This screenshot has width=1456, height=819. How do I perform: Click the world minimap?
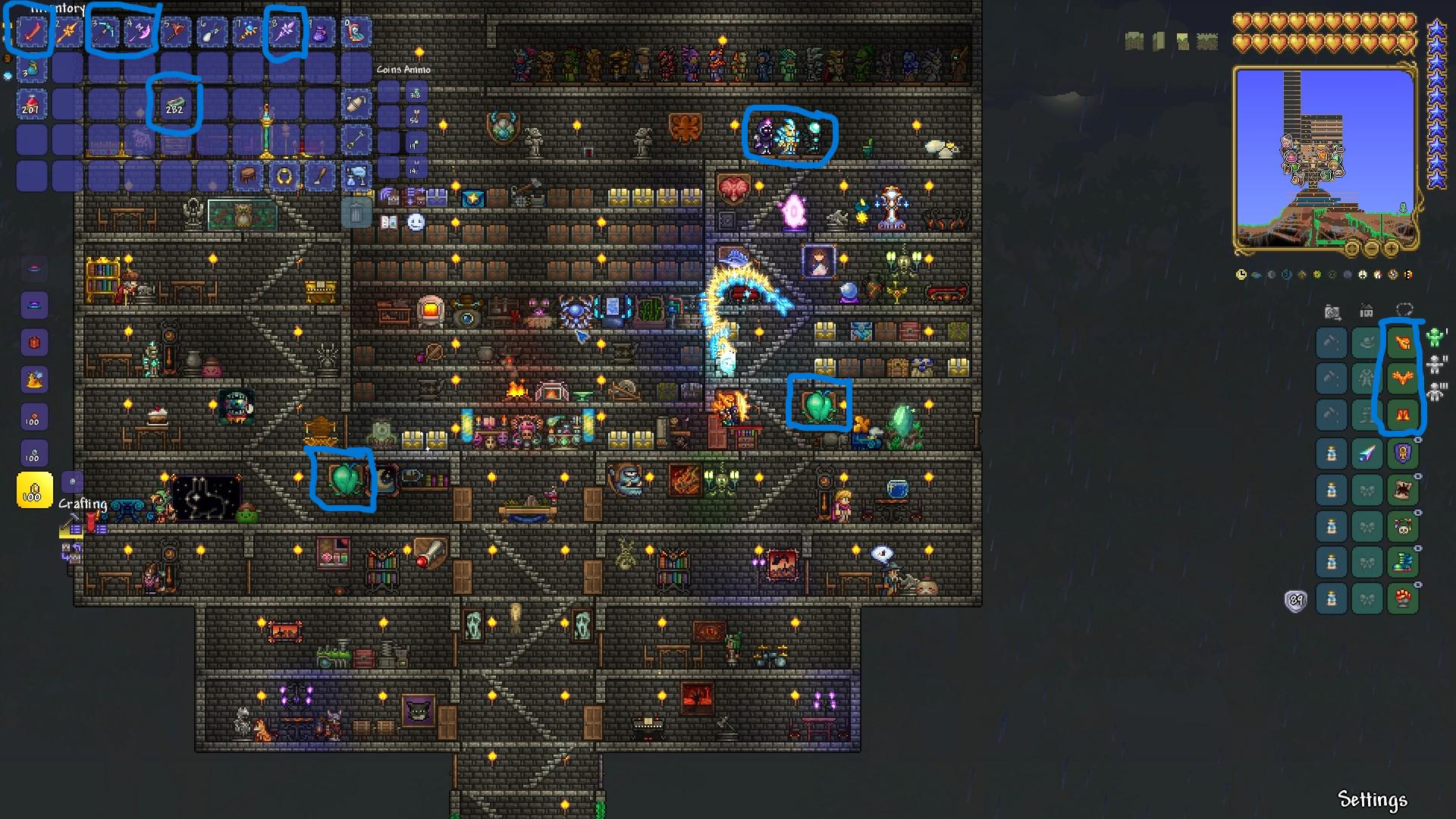pyautogui.click(x=1324, y=159)
